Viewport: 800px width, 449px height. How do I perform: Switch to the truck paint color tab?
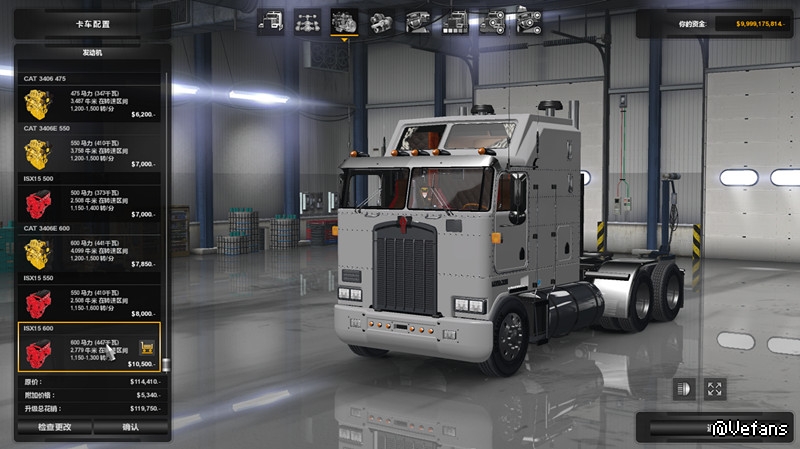(x=454, y=21)
